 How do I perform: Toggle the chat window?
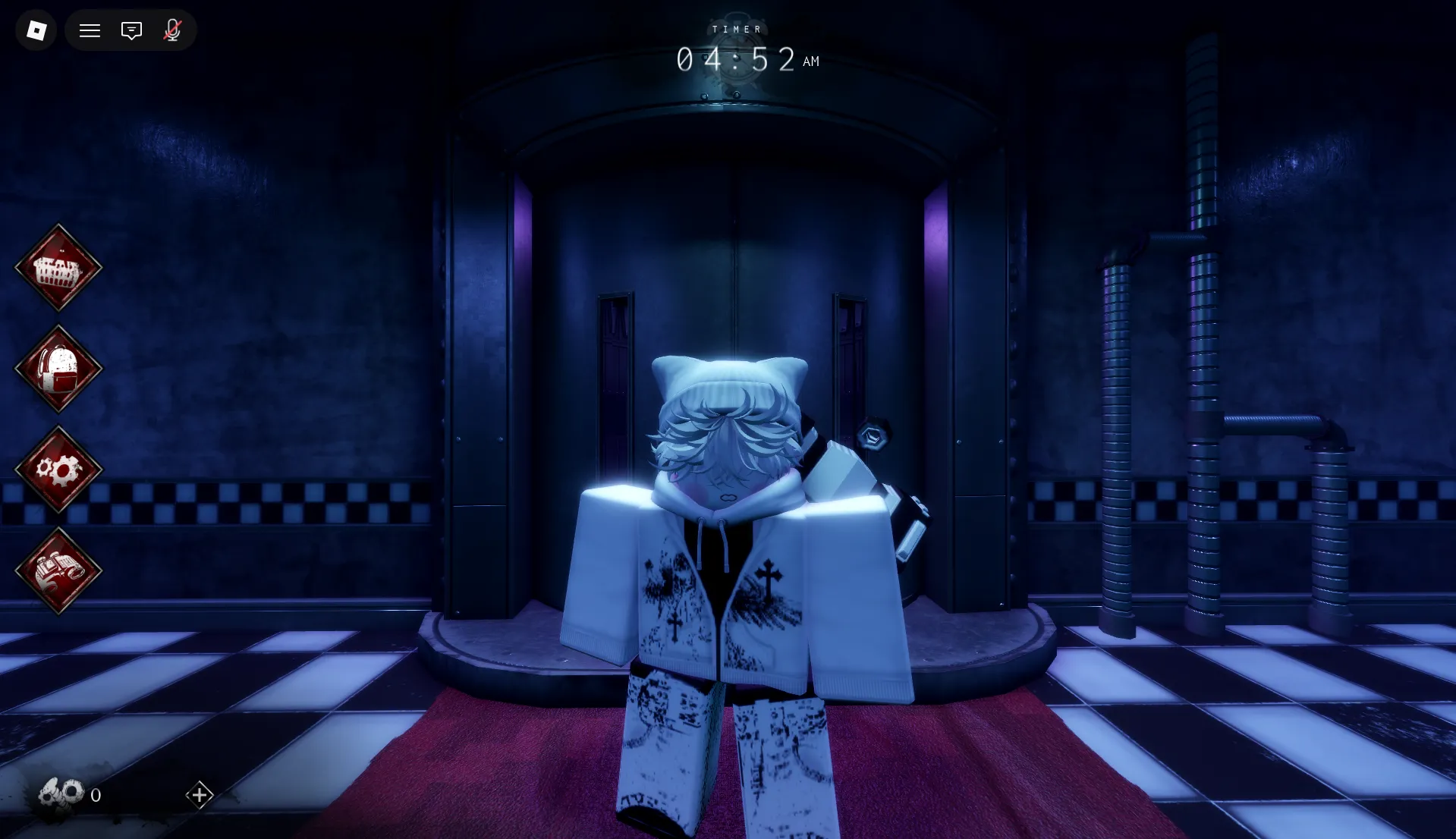pos(131,30)
